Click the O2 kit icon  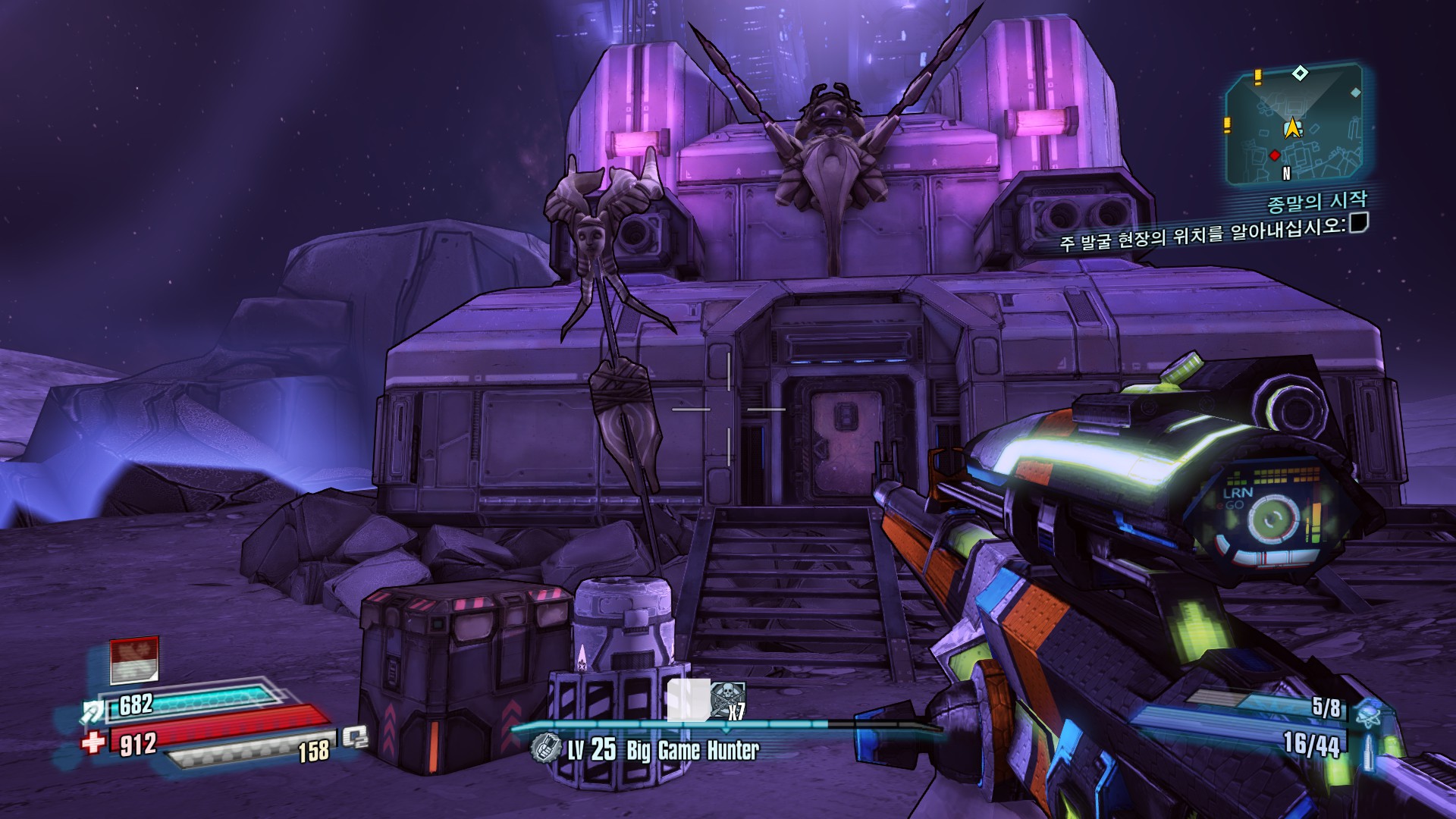354,737
